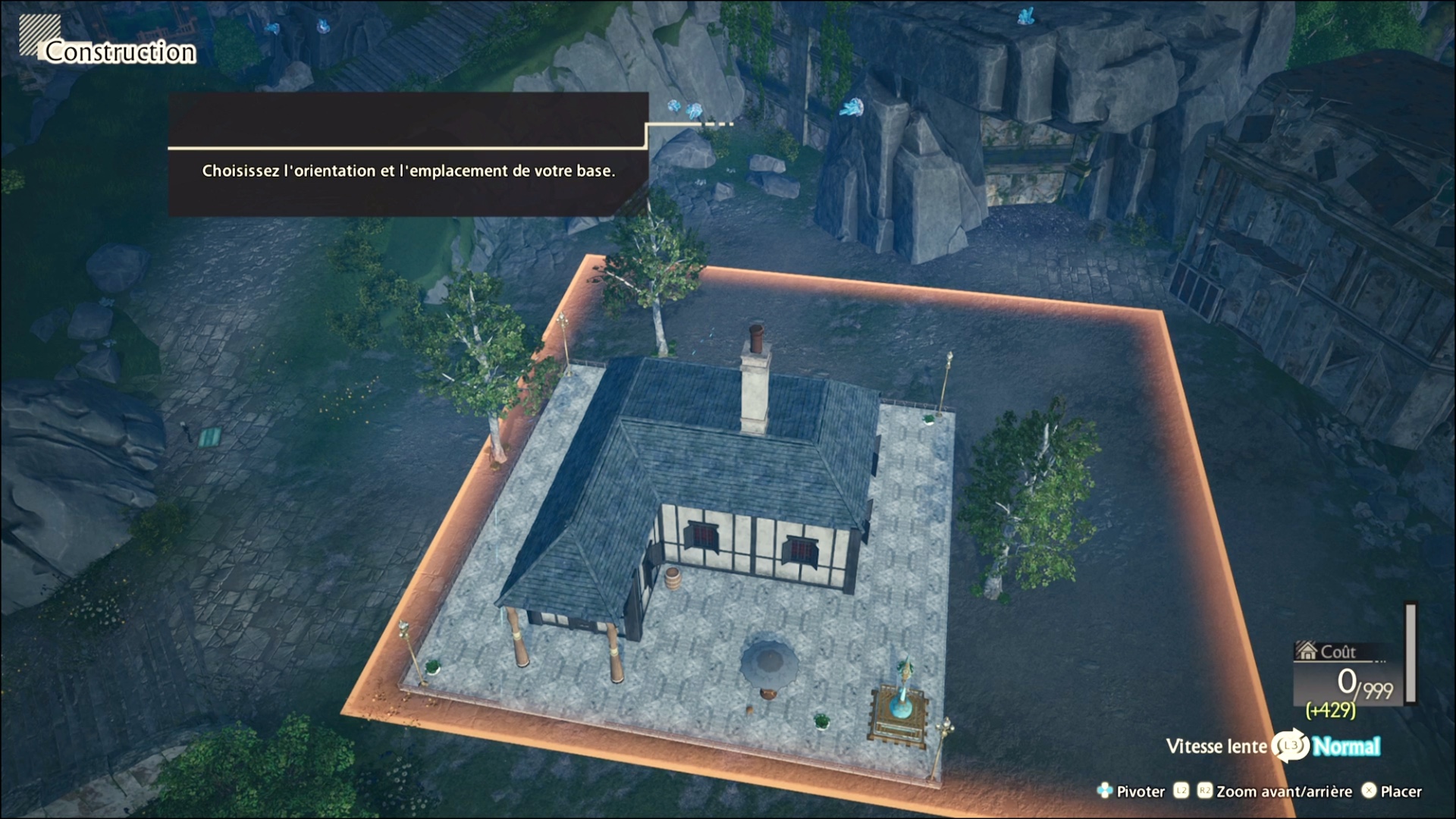Select the Normal speed option

click(x=1346, y=747)
